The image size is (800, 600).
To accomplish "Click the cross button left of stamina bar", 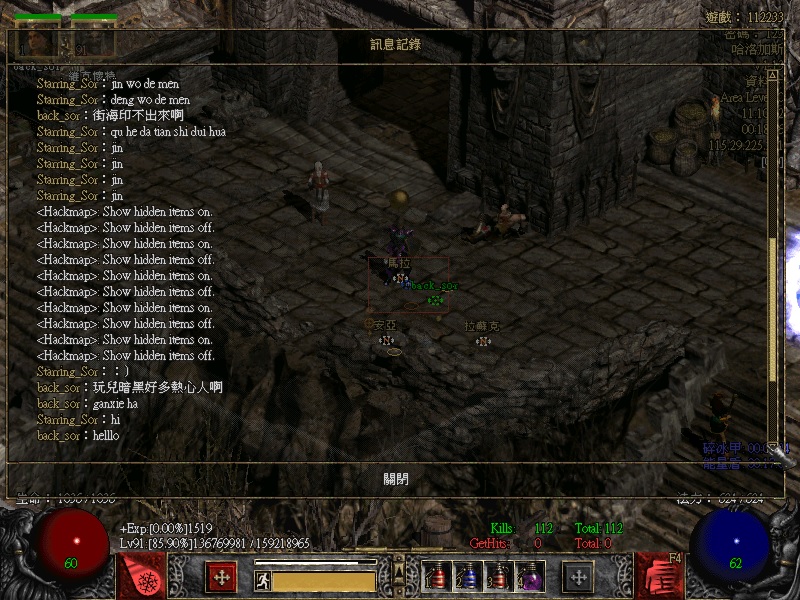I will point(220,577).
